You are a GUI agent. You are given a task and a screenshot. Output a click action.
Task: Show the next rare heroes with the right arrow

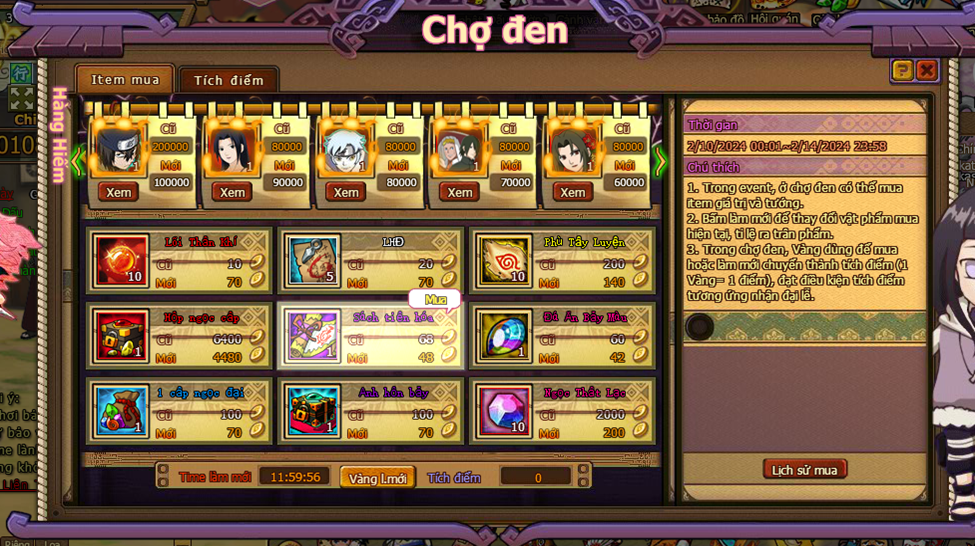click(660, 161)
